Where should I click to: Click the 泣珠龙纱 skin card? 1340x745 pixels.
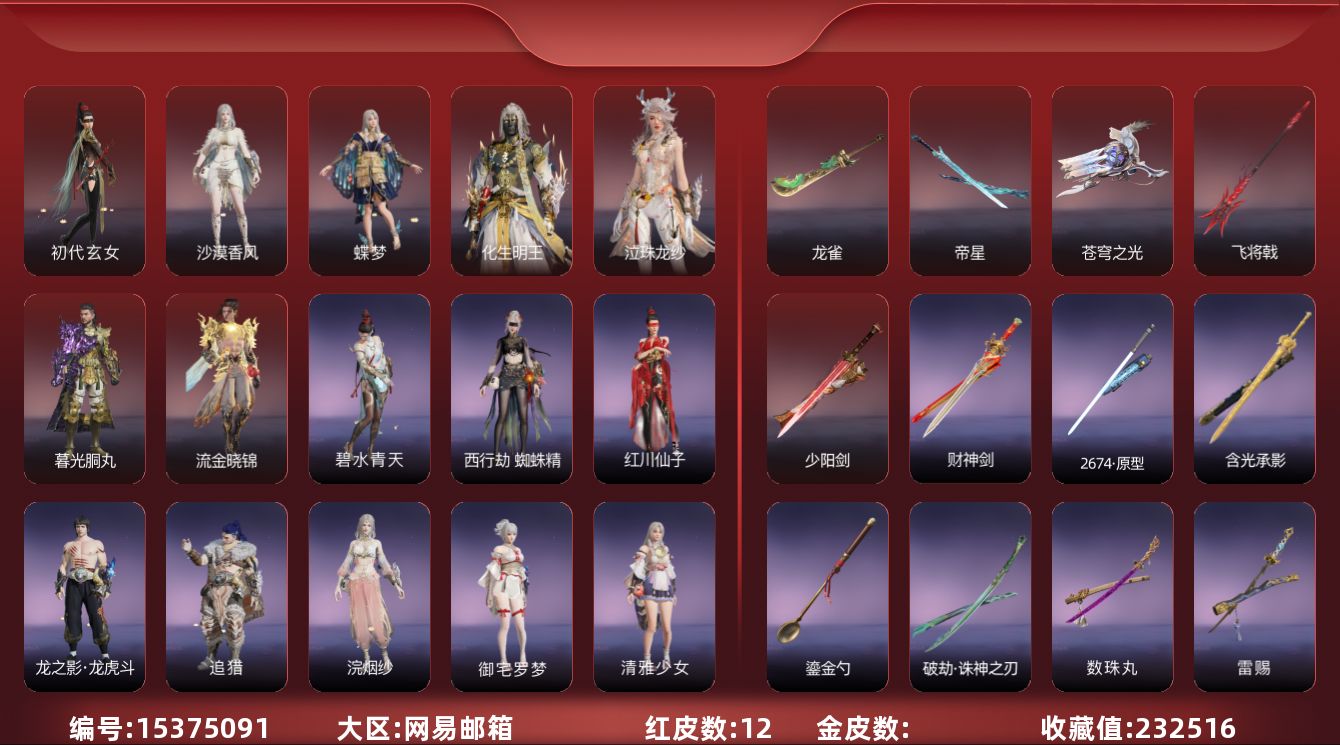pyautogui.click(x=654, y=180)
